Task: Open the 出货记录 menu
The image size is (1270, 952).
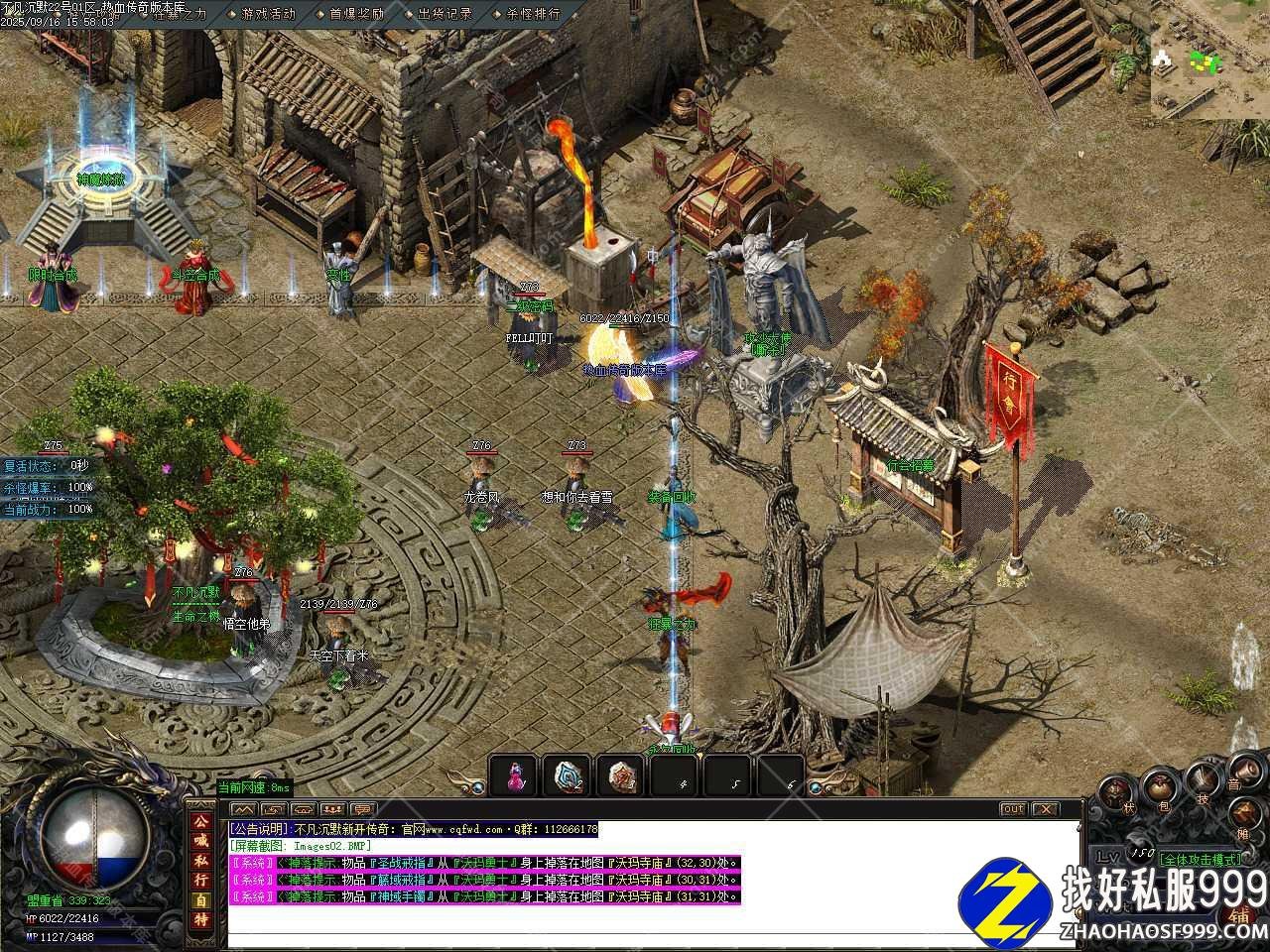Action: tap(444, 14)
